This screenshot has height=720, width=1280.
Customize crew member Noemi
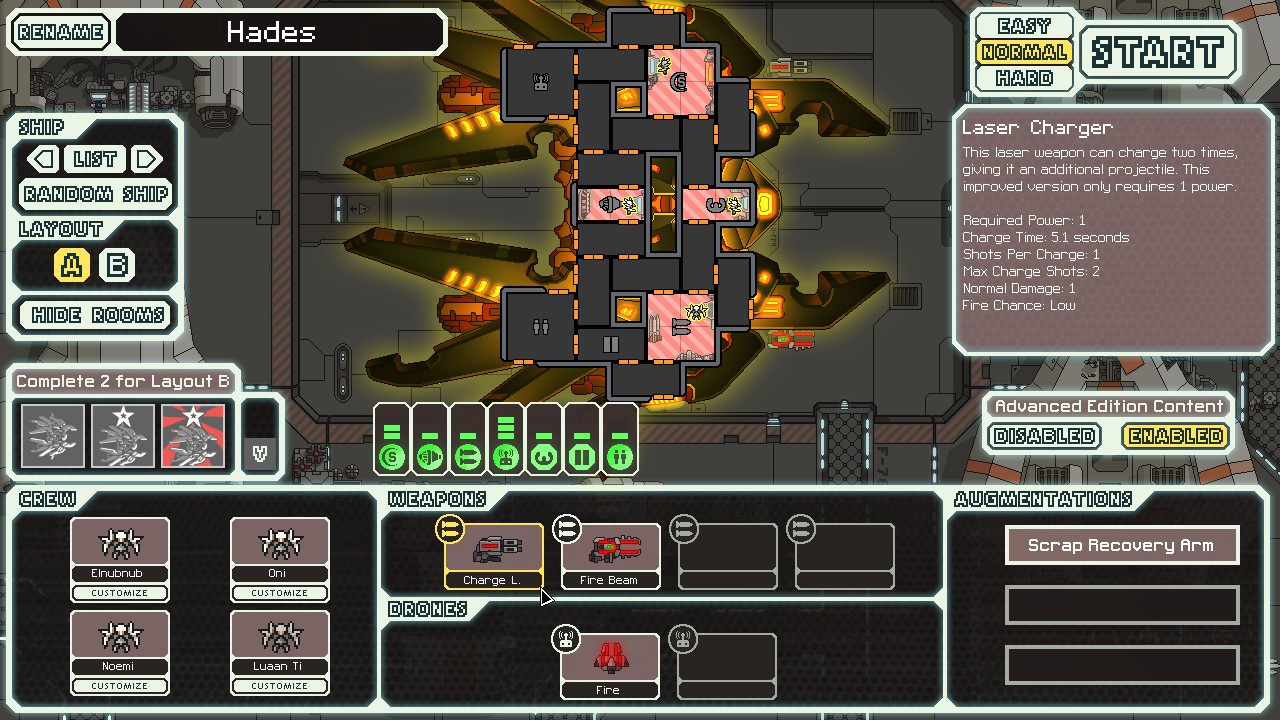[120, 686]
